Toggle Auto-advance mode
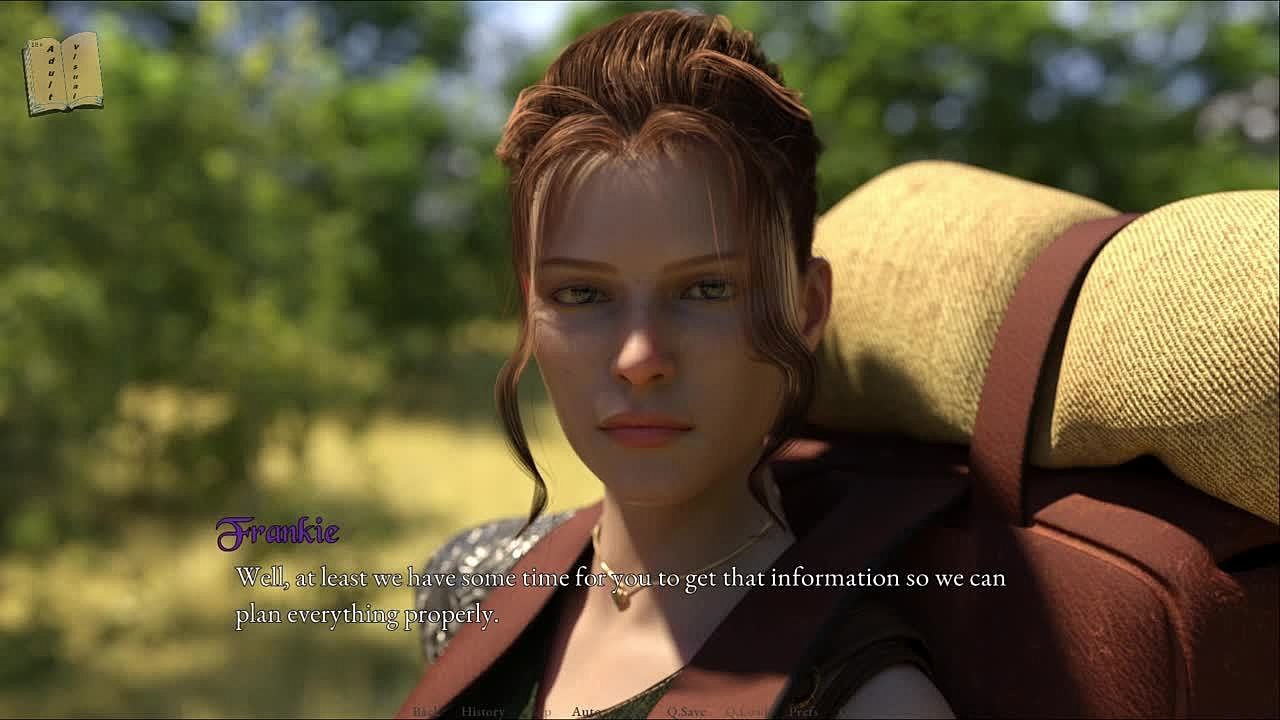This screenshot has width=1280, height=720. click(586, 712)
